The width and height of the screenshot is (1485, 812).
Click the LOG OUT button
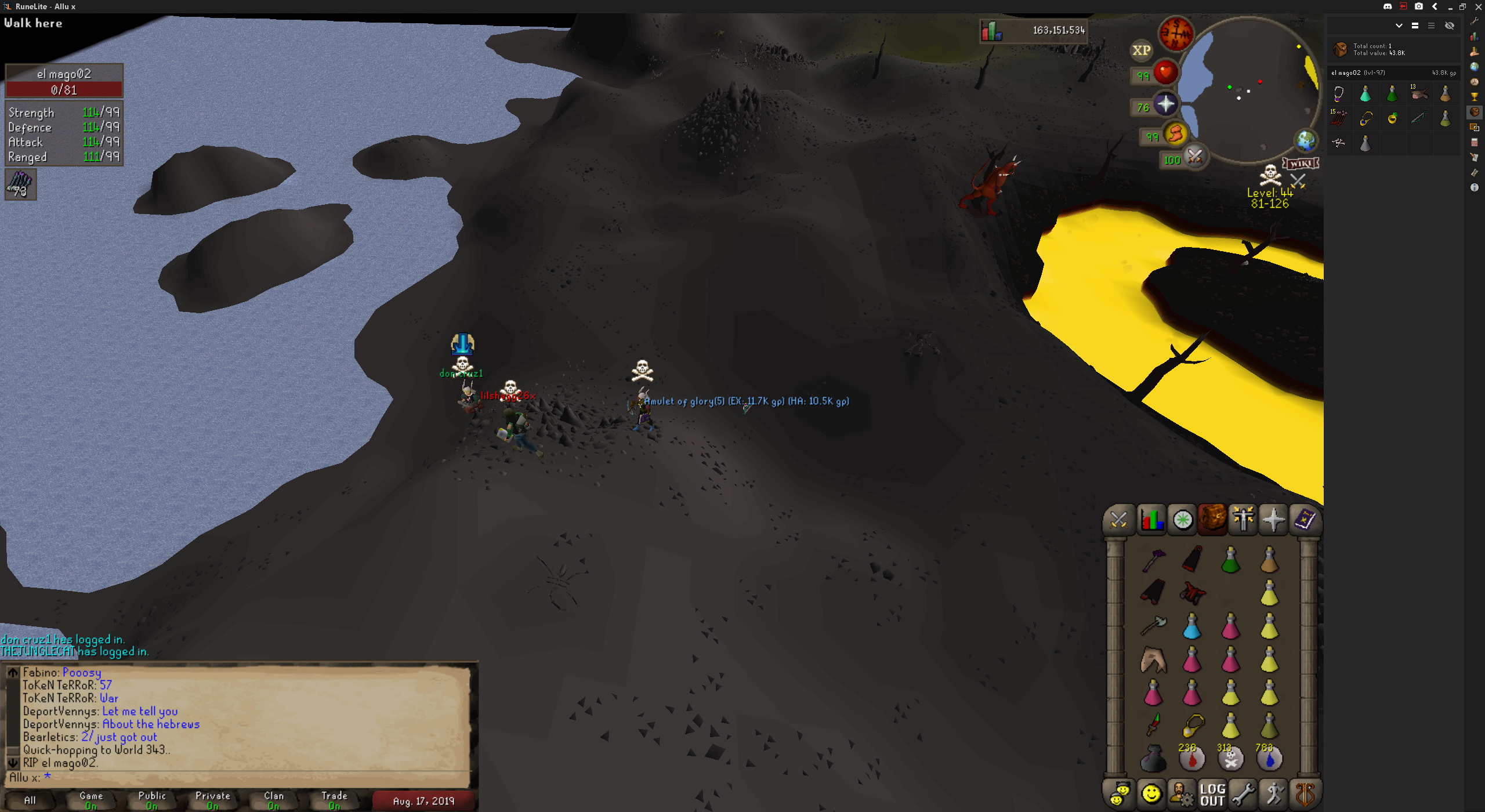click(1212, 794)
